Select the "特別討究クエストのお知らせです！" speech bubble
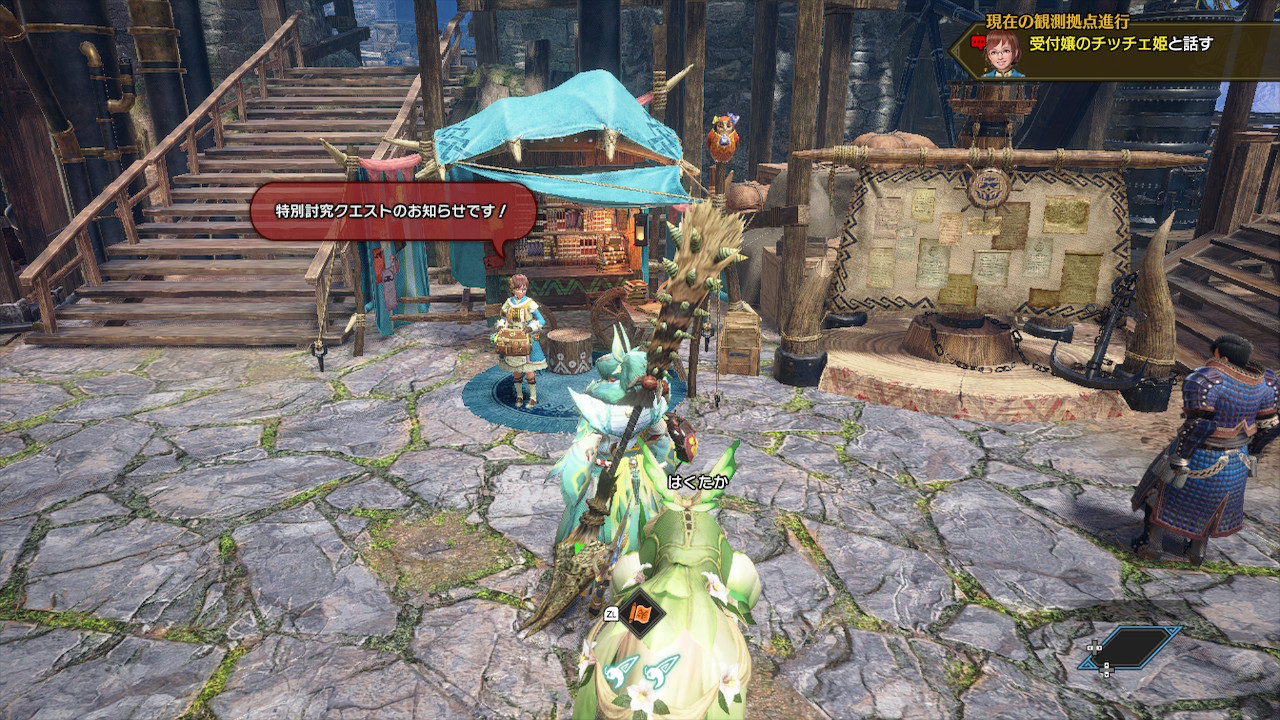1280x720 pixels. click(x=392, y=211)
